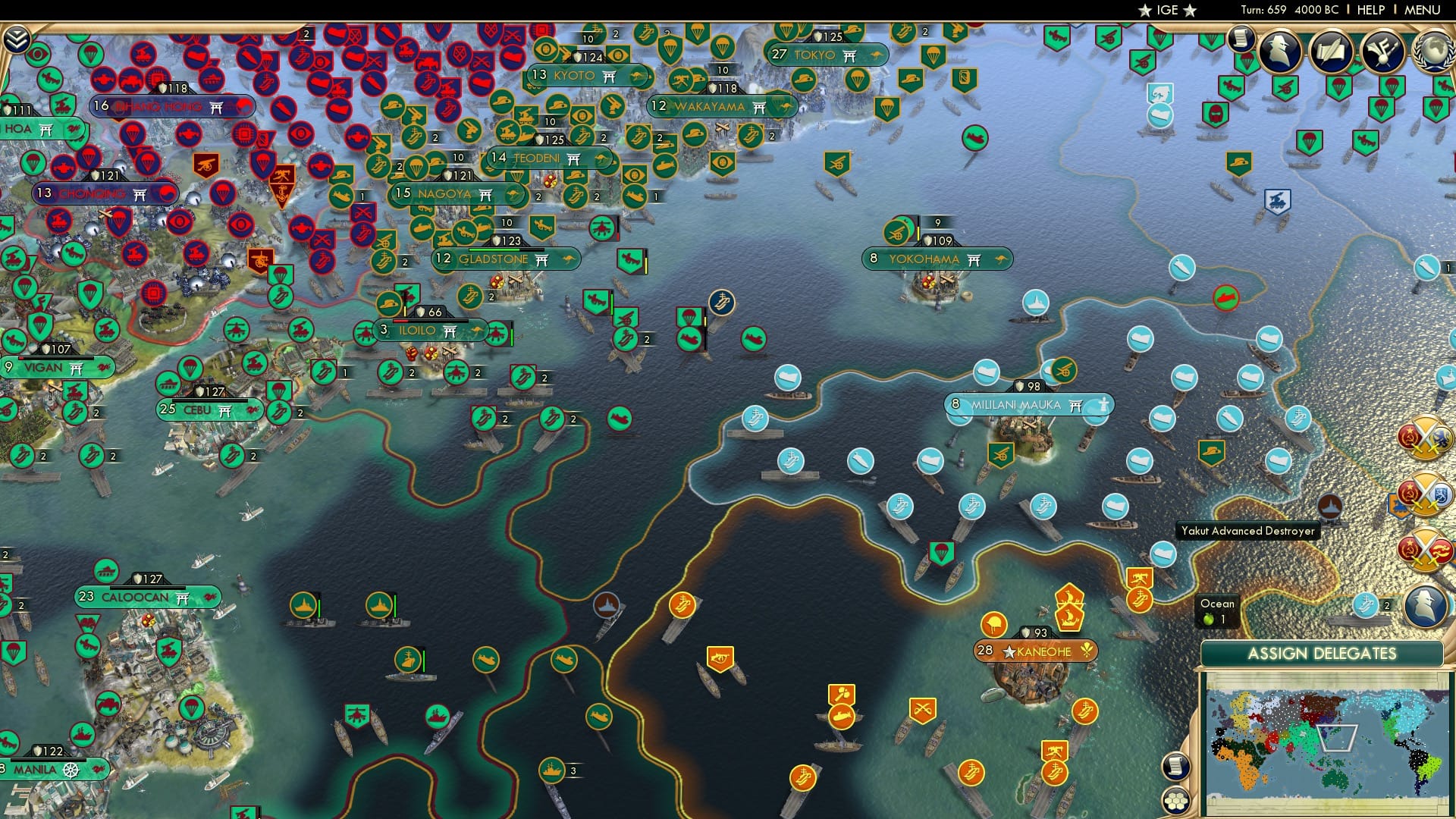
Task: Click the scroll icon left of the minimap
Action: click(x=1178, y=767)
